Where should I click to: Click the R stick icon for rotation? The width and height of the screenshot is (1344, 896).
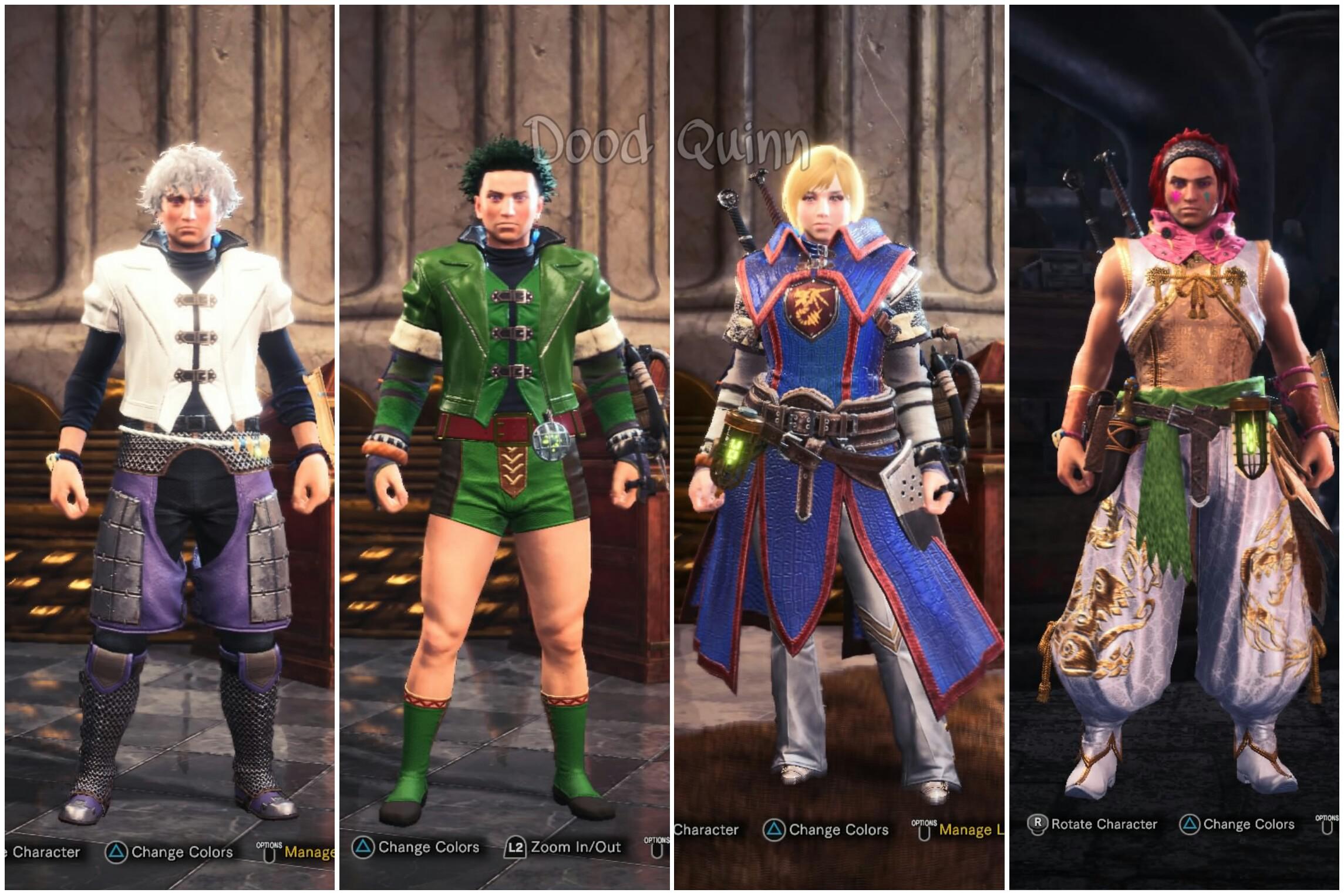click(x=1038, y=823)
